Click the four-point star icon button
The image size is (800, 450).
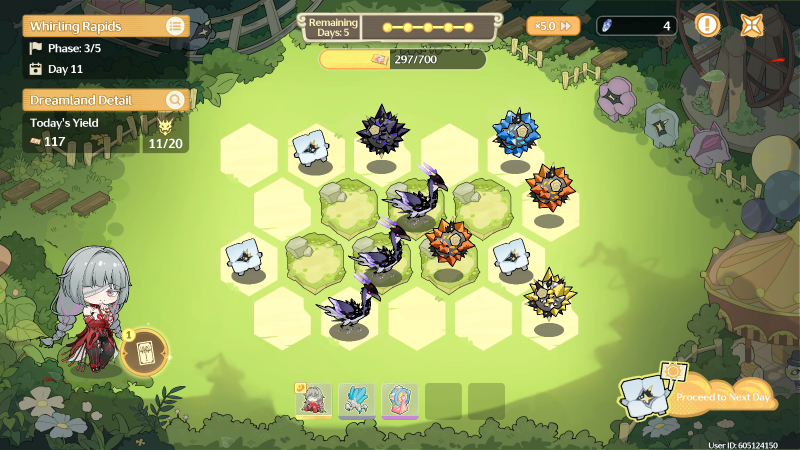[x=753, y=25]
